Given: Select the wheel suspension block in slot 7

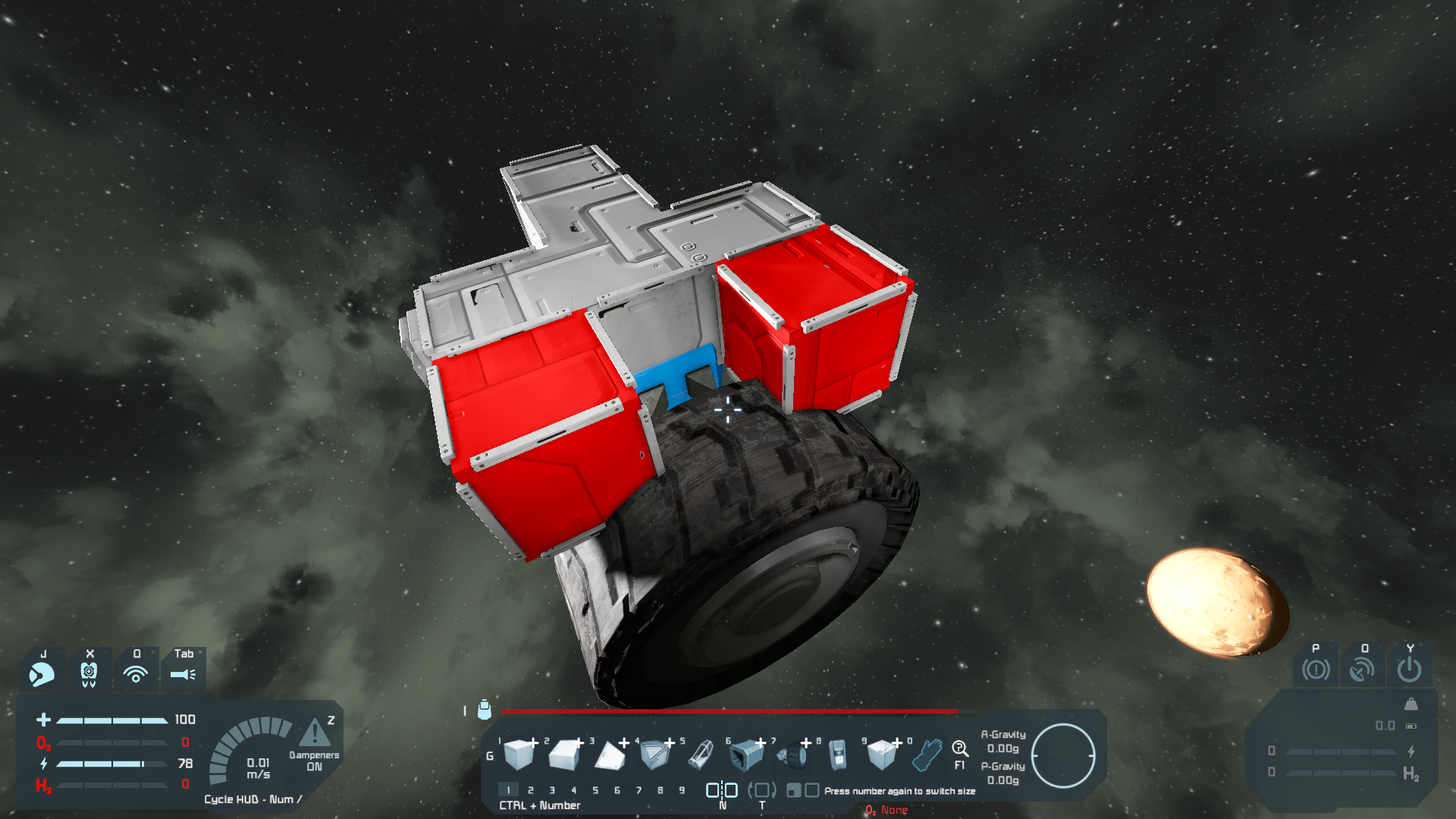Looking at the screenshot, I should 792,754.
